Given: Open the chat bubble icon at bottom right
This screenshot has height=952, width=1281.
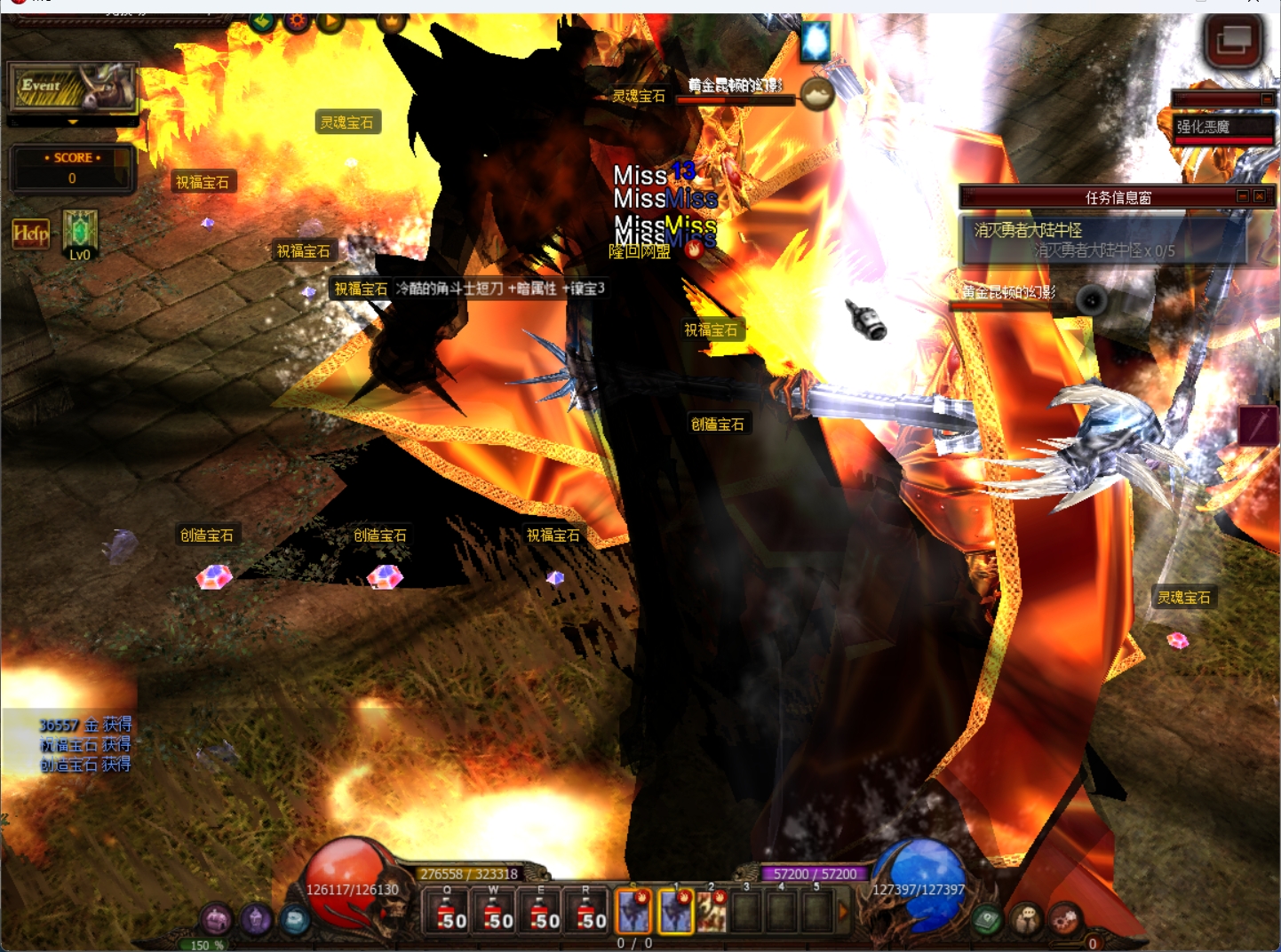Looking at the screenshot, I should [x=1027, y=920].
